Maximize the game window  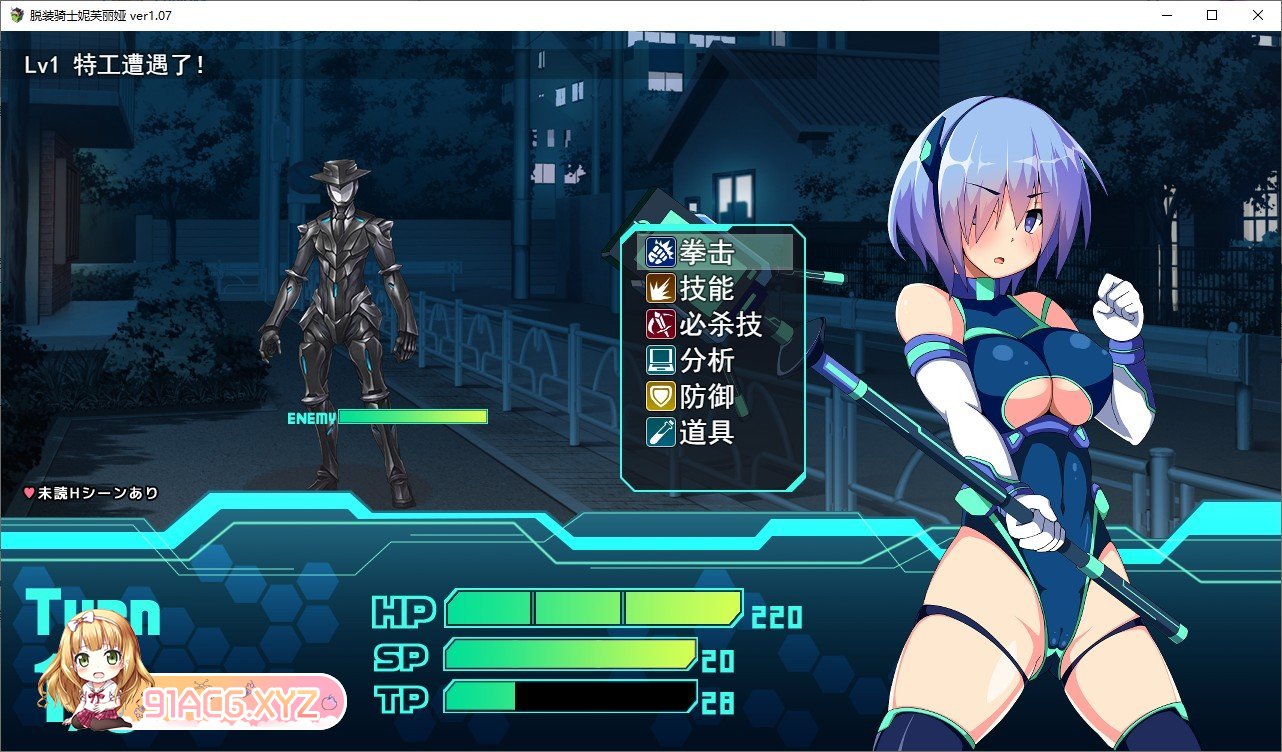tap(1212, 15)
